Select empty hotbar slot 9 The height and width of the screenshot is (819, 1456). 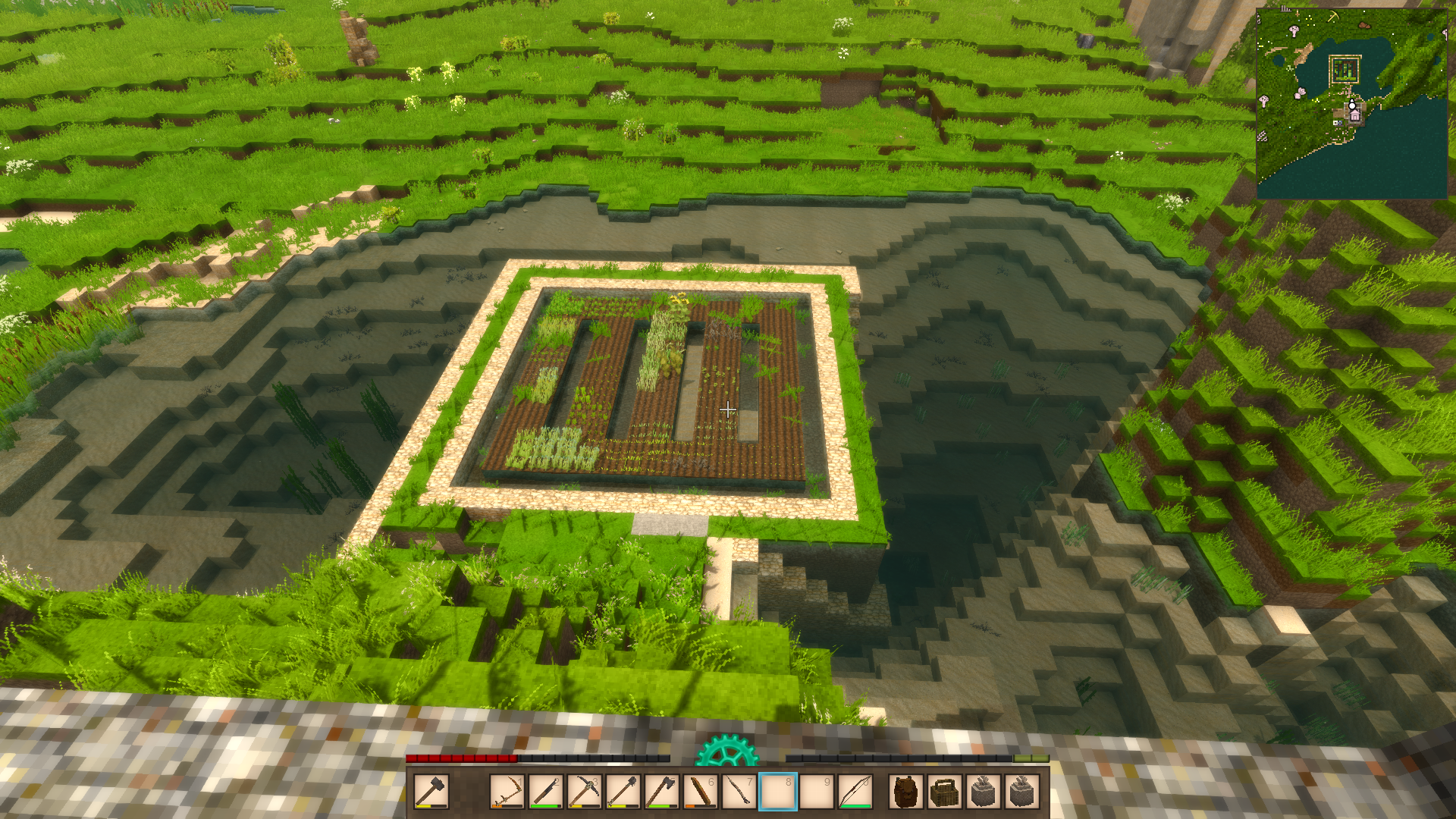point(817,792)
